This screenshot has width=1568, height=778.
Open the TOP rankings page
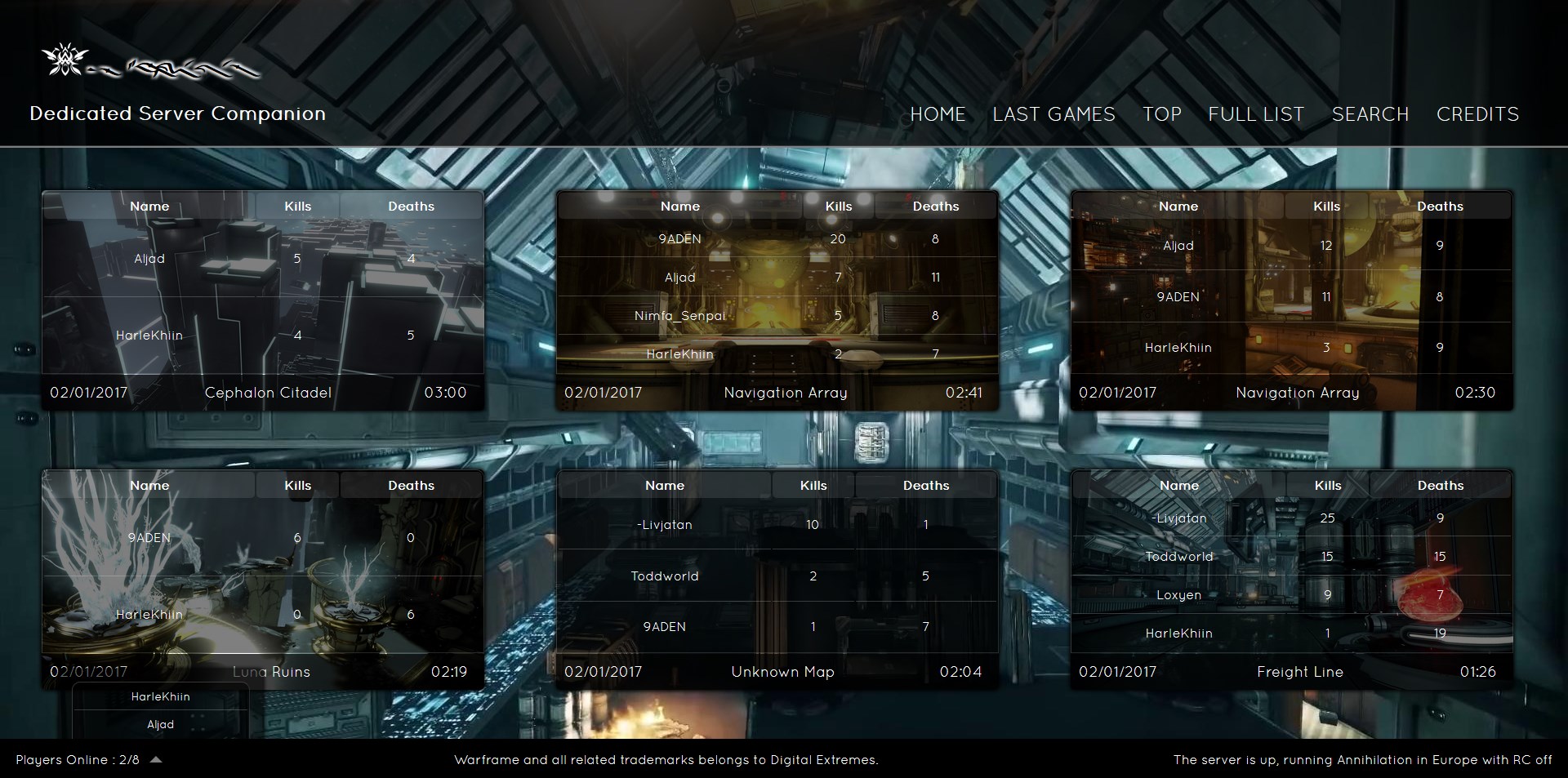[1161, 114]
